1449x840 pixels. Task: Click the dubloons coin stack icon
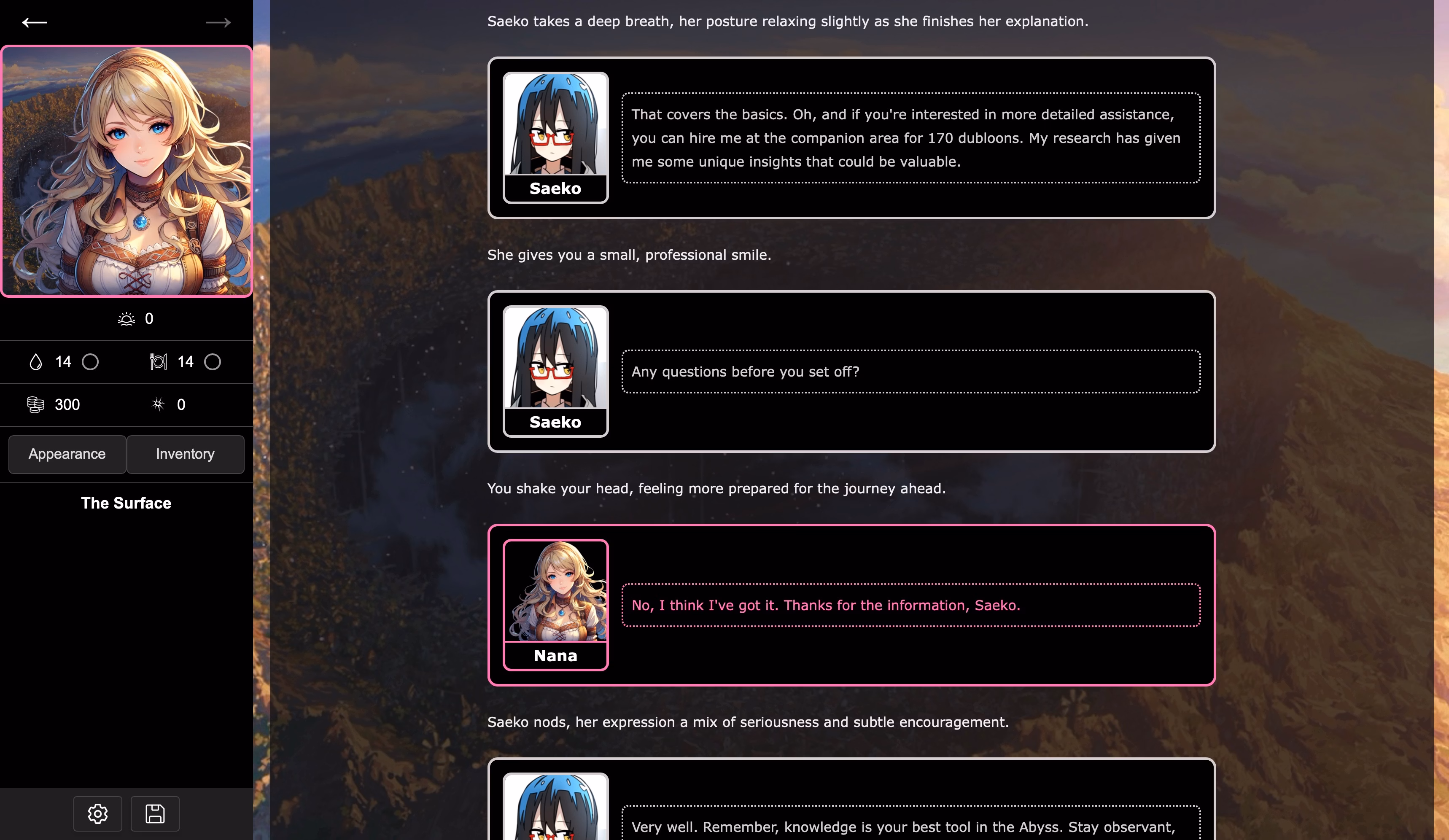[x=36, y=404]
